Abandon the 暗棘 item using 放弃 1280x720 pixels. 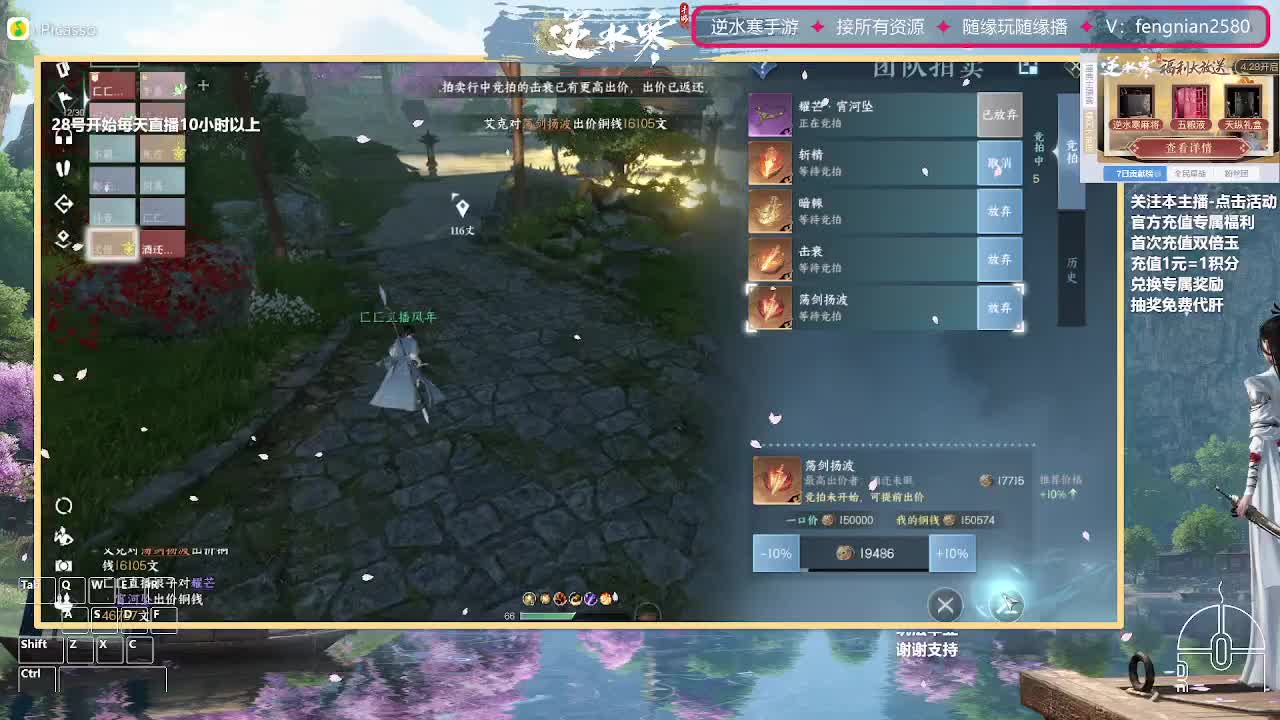click(999, 212)
